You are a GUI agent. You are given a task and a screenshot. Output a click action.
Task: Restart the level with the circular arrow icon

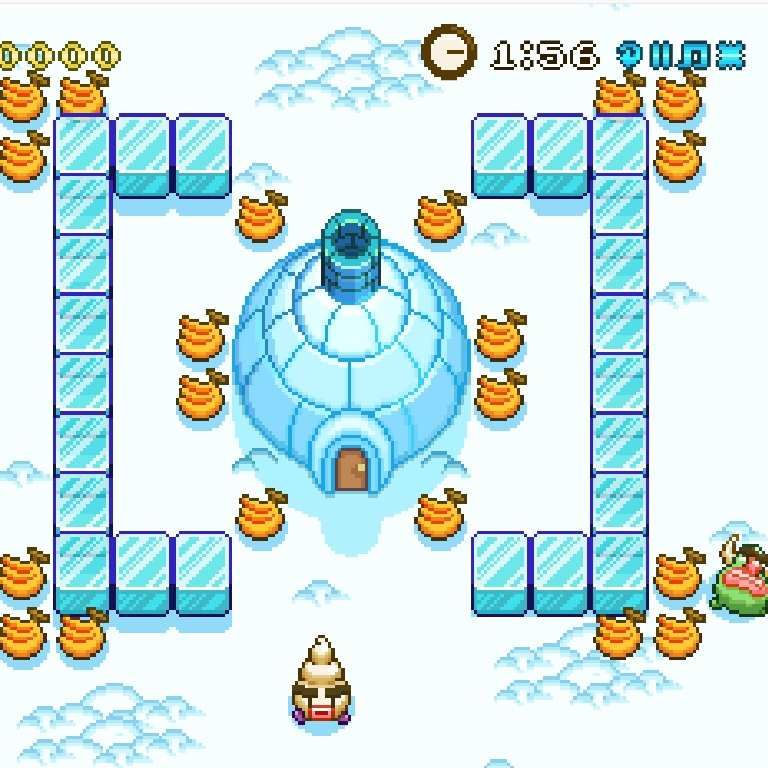point(631,55)
